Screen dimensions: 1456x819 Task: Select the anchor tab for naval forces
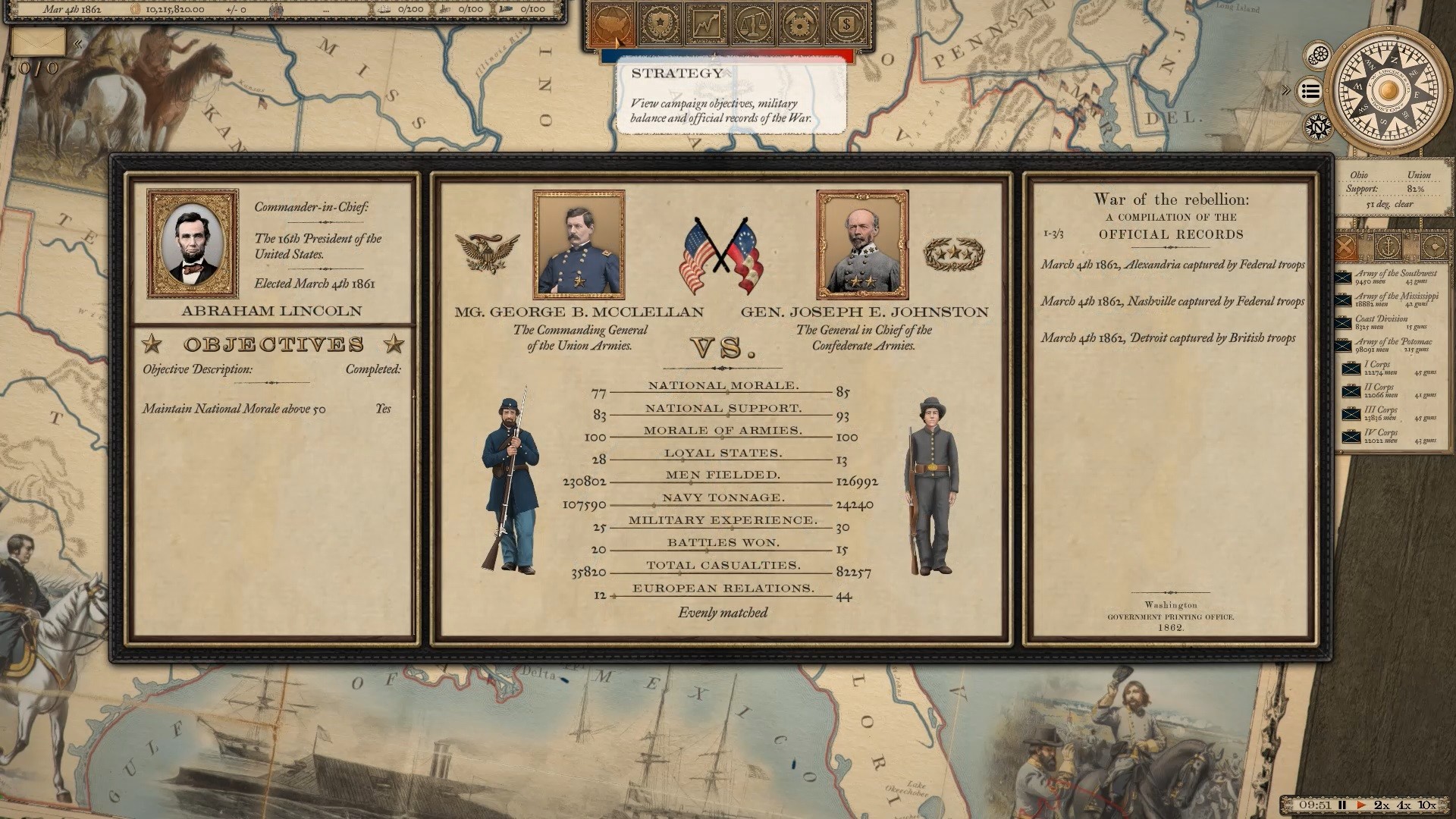coord(1389,246)
